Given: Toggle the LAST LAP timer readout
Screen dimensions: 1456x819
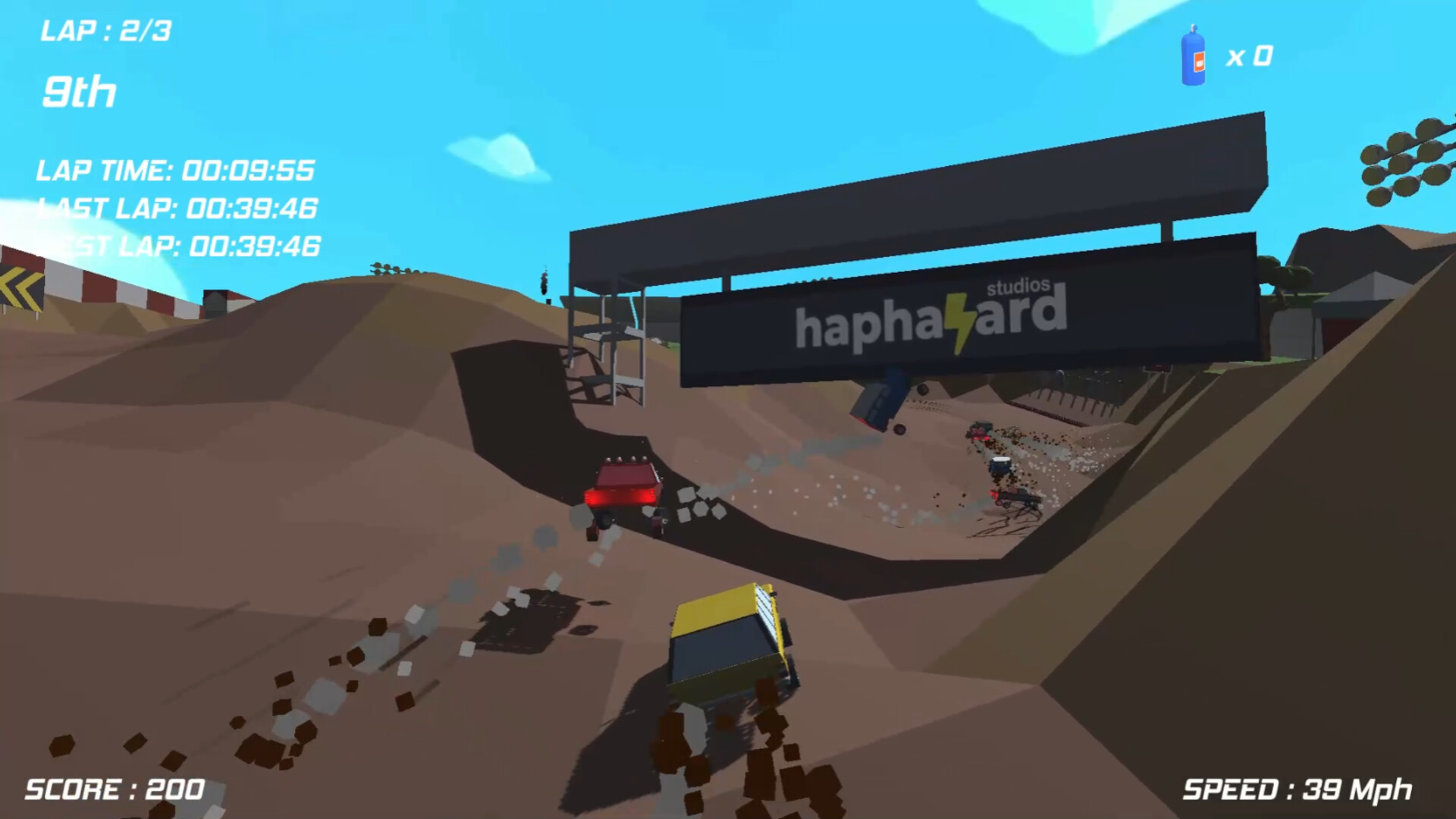Looking at the screenshot, I should [x=178, y=209].
